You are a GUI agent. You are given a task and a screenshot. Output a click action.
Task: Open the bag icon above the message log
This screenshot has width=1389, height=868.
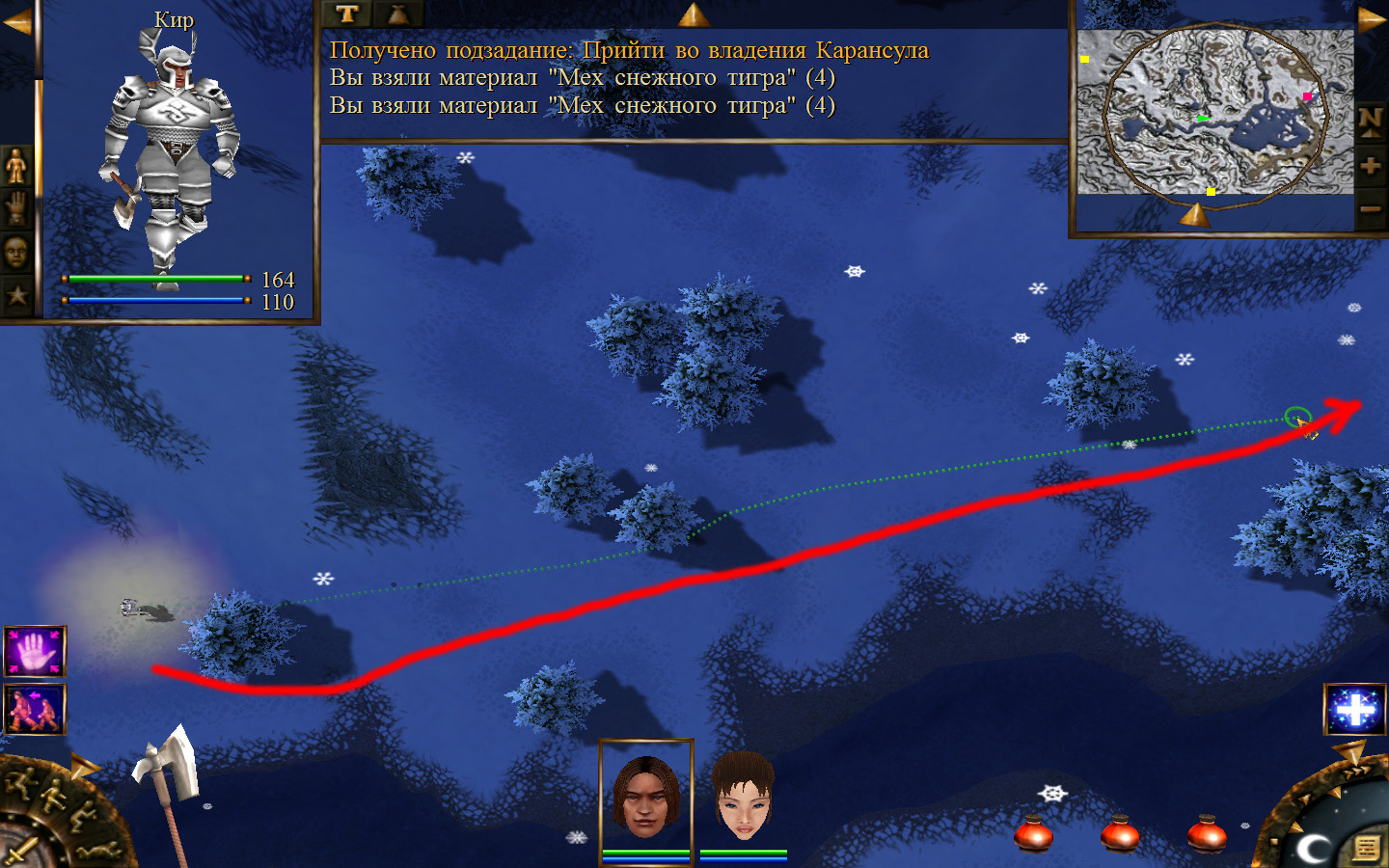(x=397, y=14)
